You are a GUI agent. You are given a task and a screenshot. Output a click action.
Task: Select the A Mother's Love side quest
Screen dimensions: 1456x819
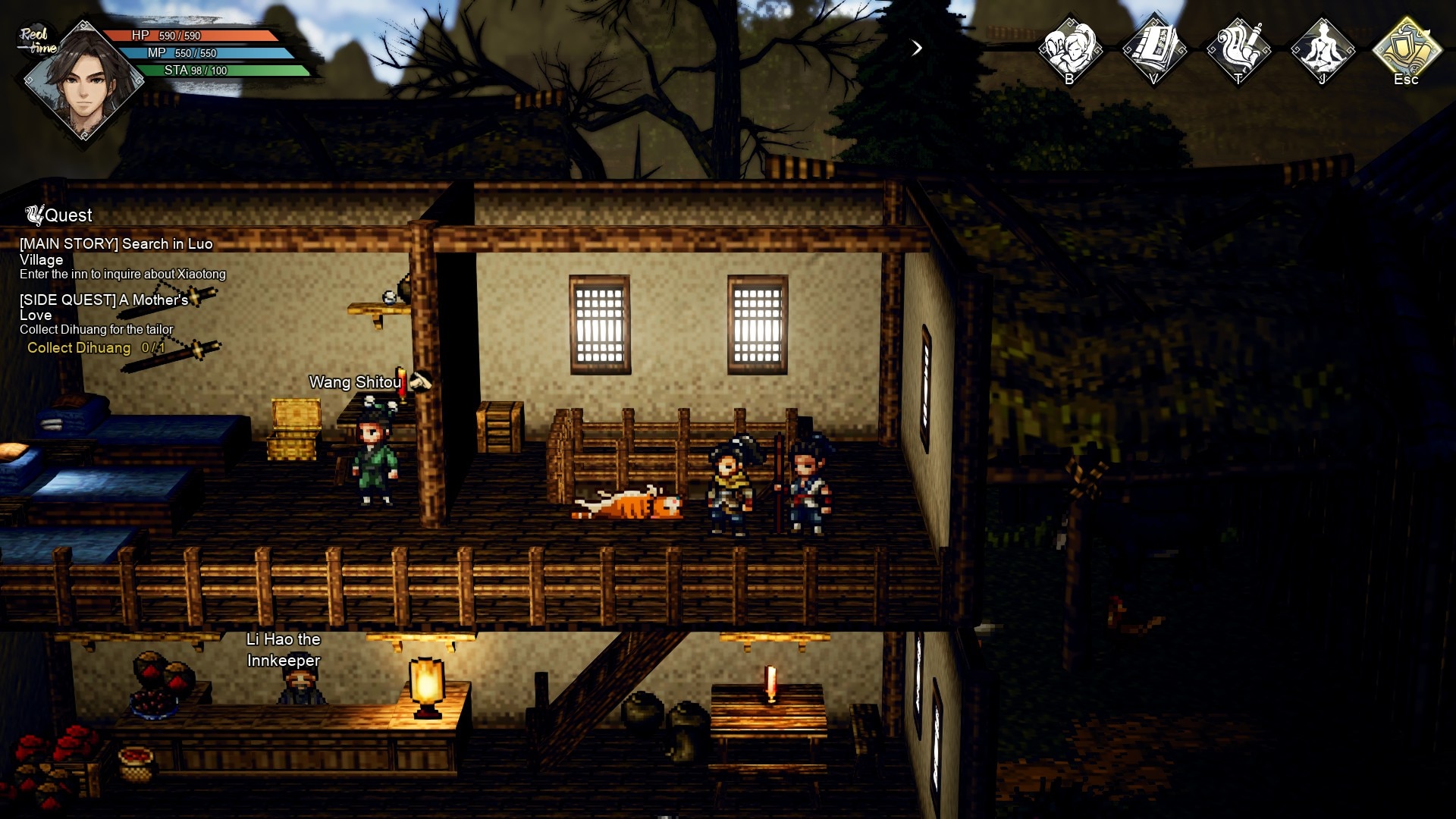(x=104, y=307)
